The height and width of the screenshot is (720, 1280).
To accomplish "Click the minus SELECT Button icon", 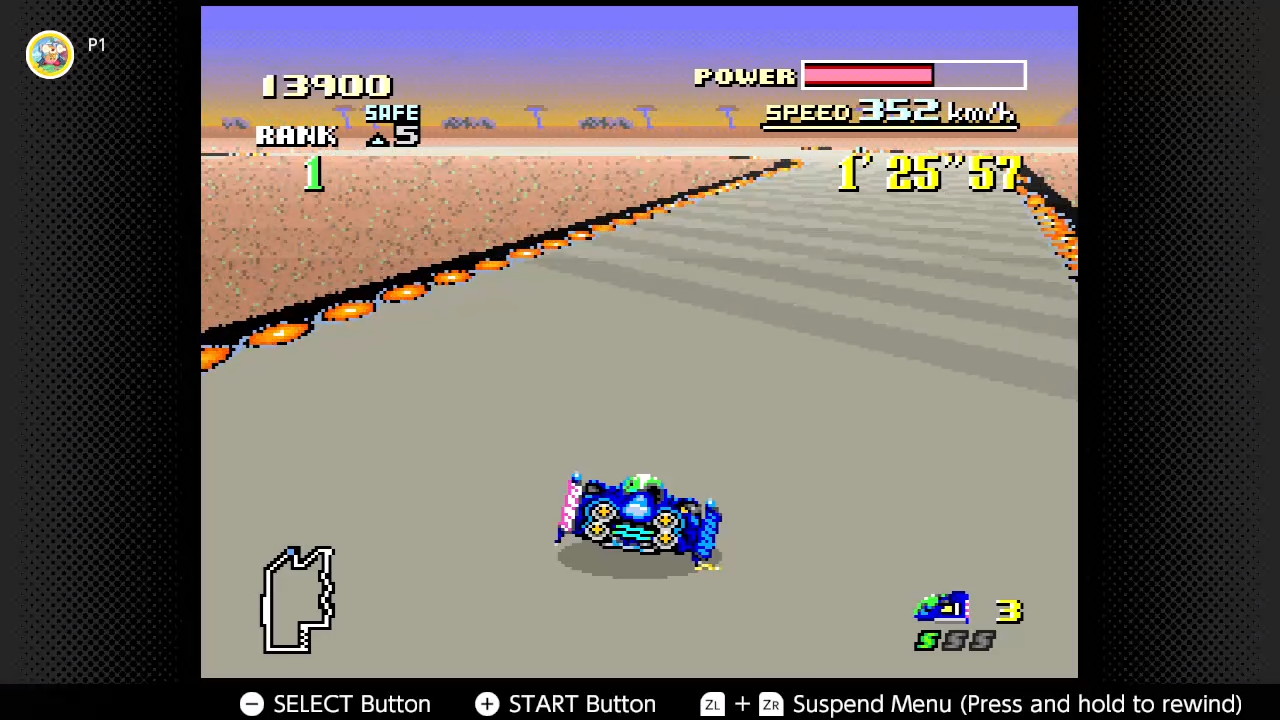I will click(251, 704).
